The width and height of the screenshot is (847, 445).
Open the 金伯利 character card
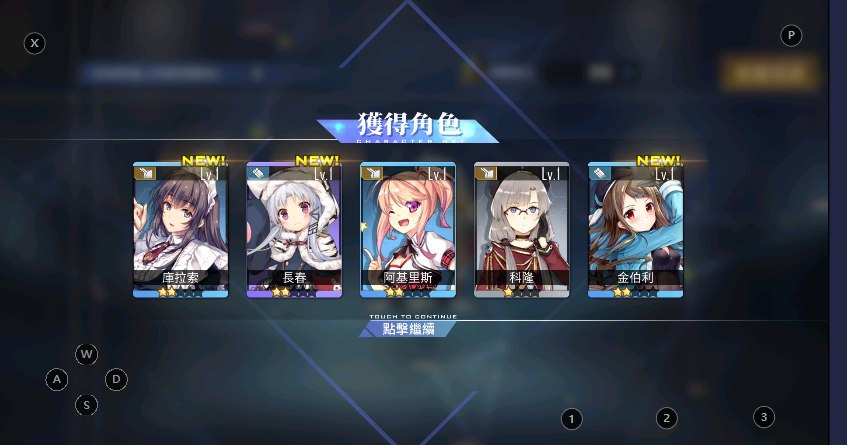635,229
